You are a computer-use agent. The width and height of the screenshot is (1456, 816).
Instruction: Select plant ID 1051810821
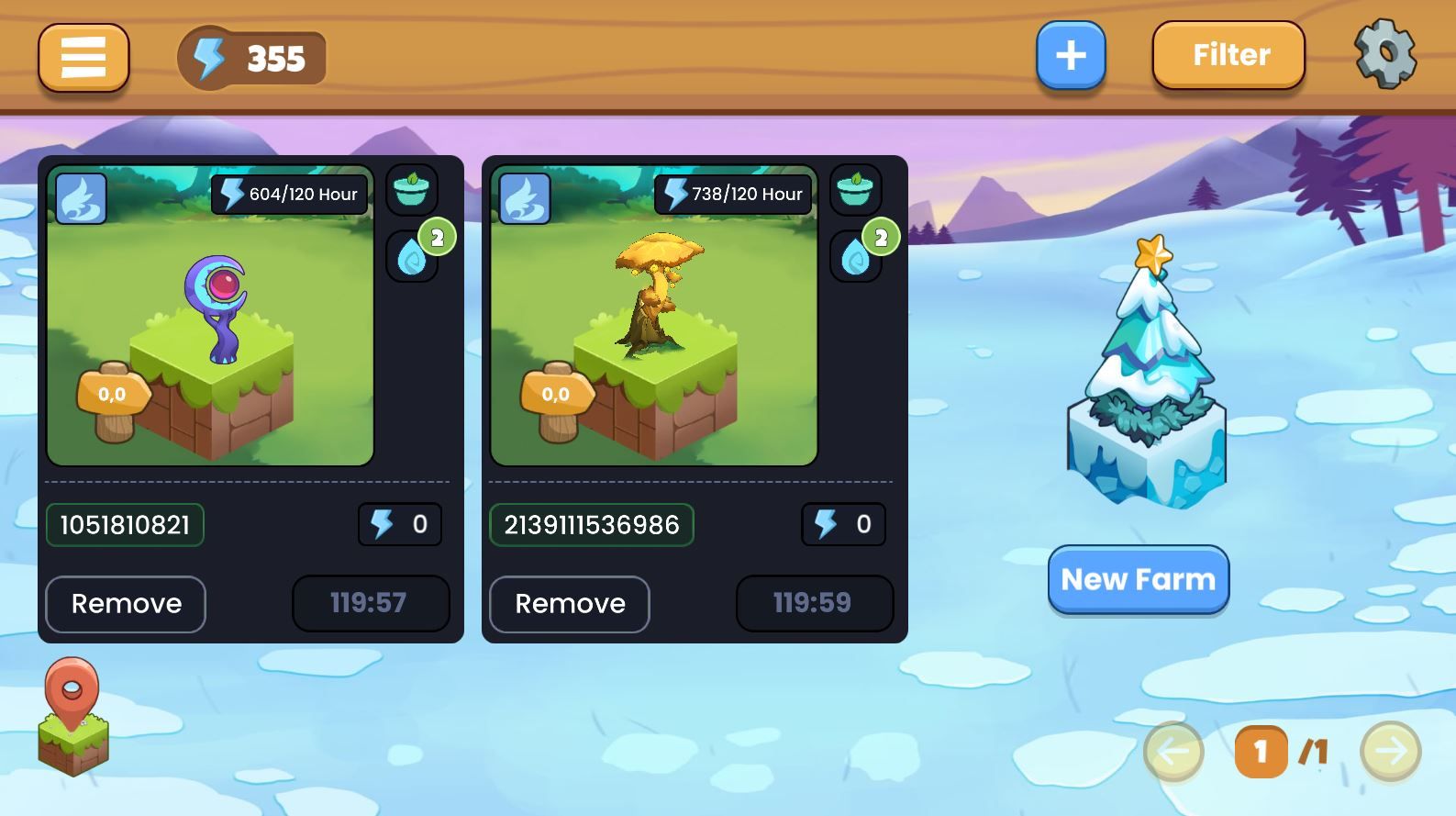125,525
